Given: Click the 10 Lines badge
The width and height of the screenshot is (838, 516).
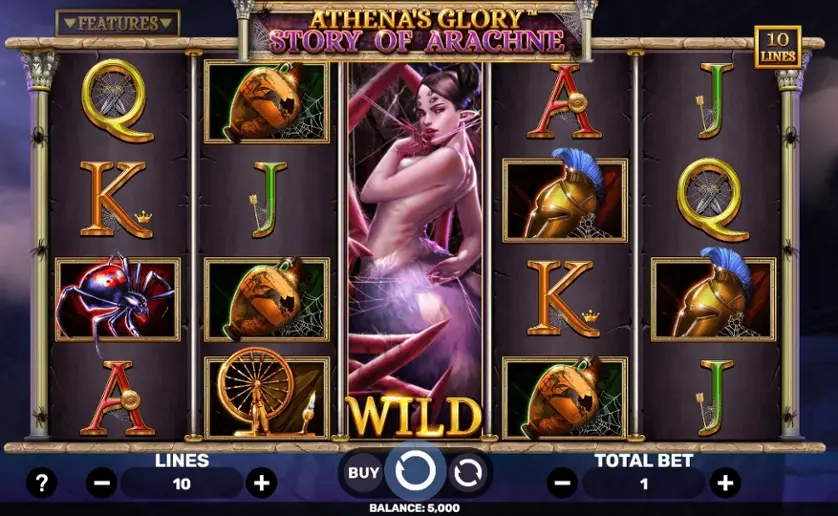Looking at the screenshot, I should pos(777,47).
